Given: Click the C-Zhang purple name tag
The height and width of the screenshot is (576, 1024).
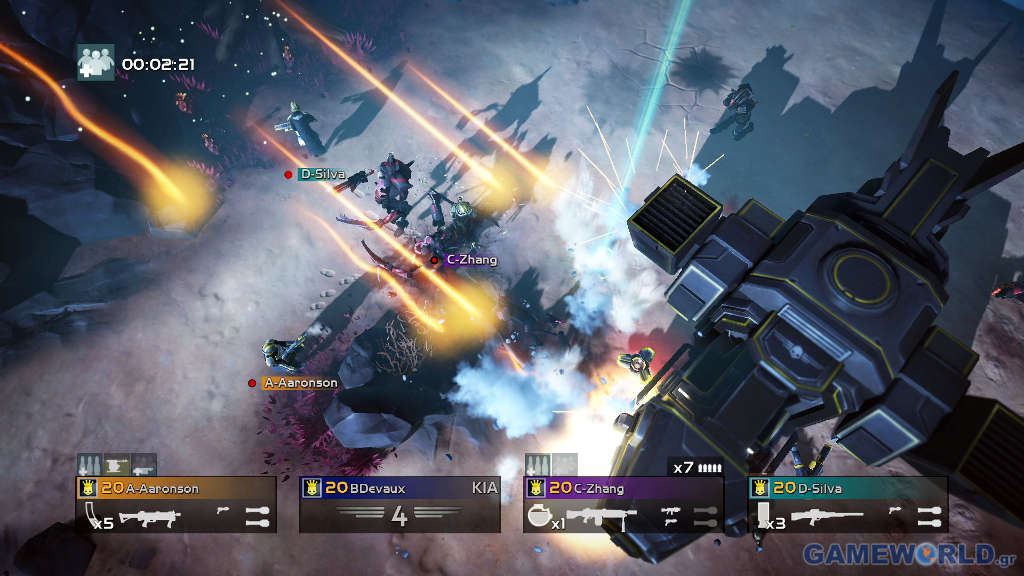Looking at the screenshot, I should coord(470,259).
